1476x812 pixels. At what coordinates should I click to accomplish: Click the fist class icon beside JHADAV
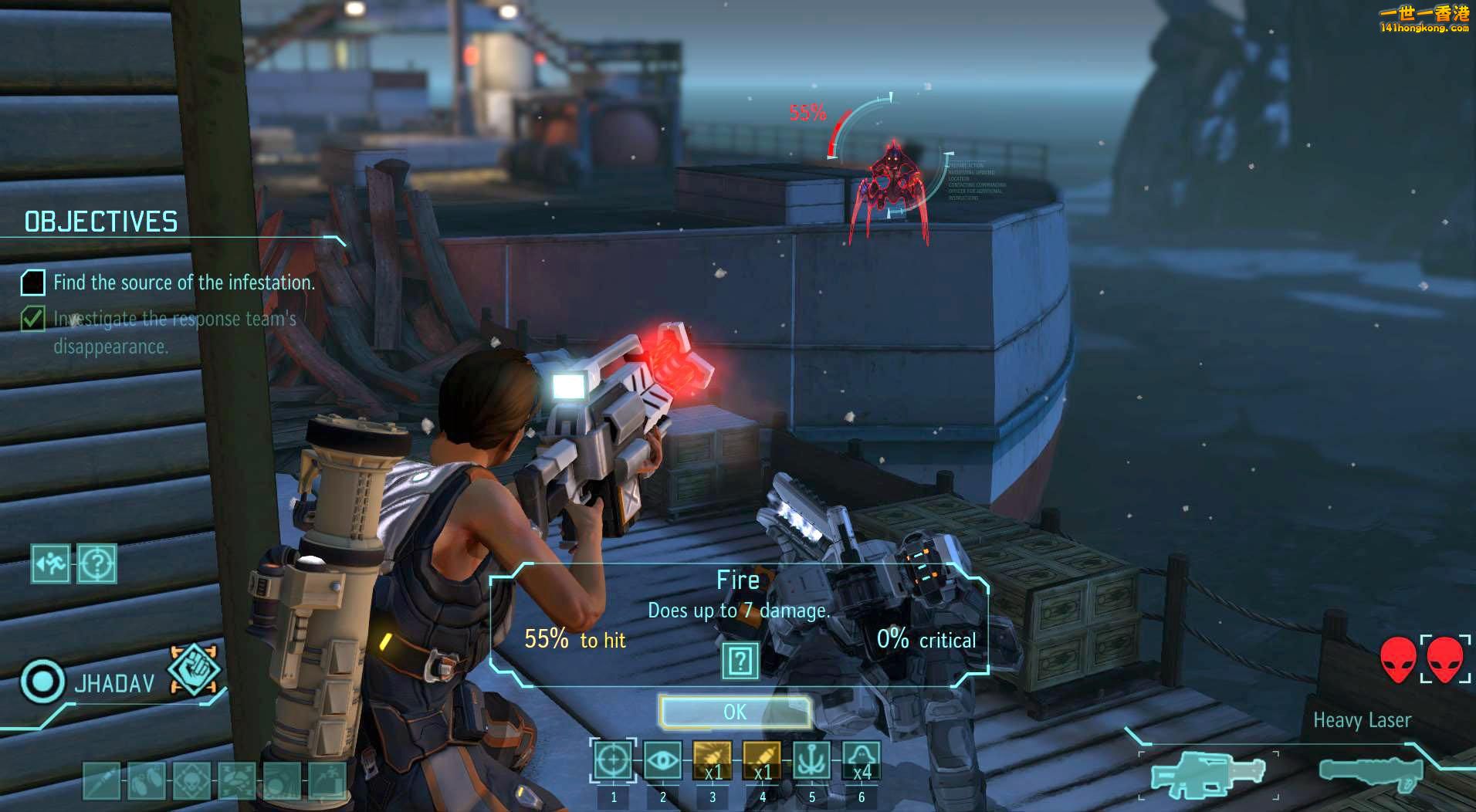(193, 669)
